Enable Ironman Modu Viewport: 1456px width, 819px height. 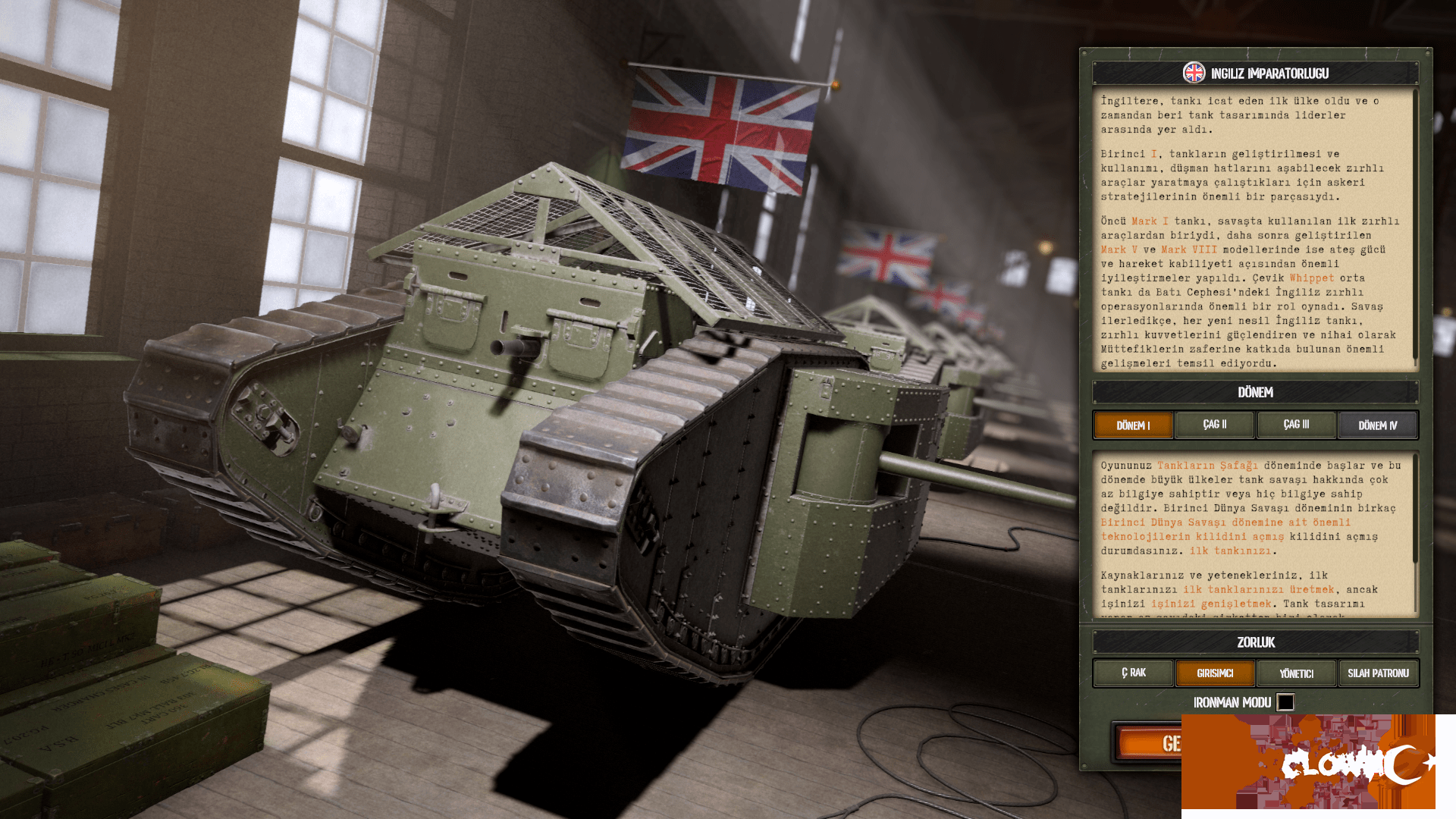point(1285,702)
